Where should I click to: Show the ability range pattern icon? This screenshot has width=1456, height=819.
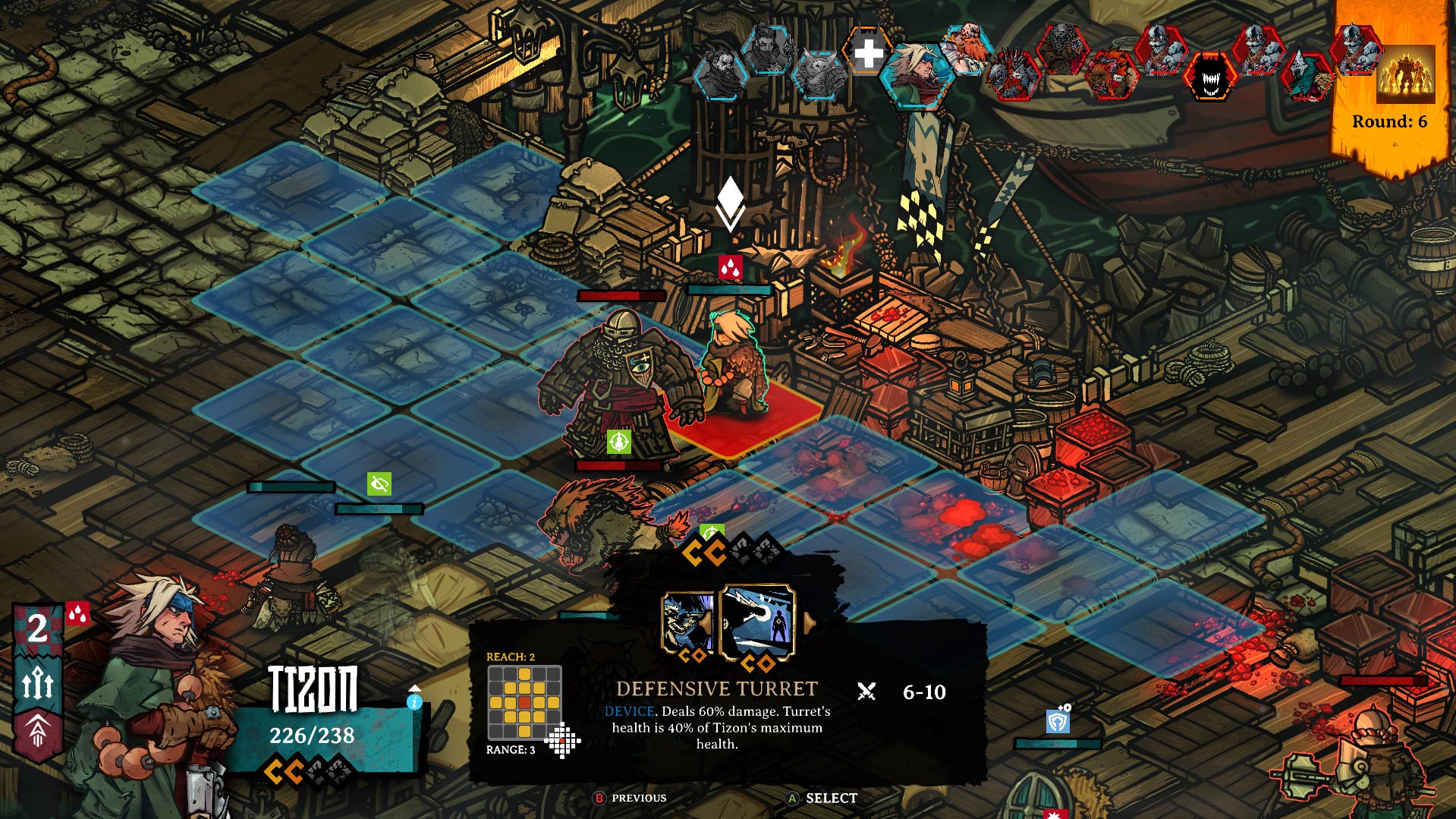point(563,742)
